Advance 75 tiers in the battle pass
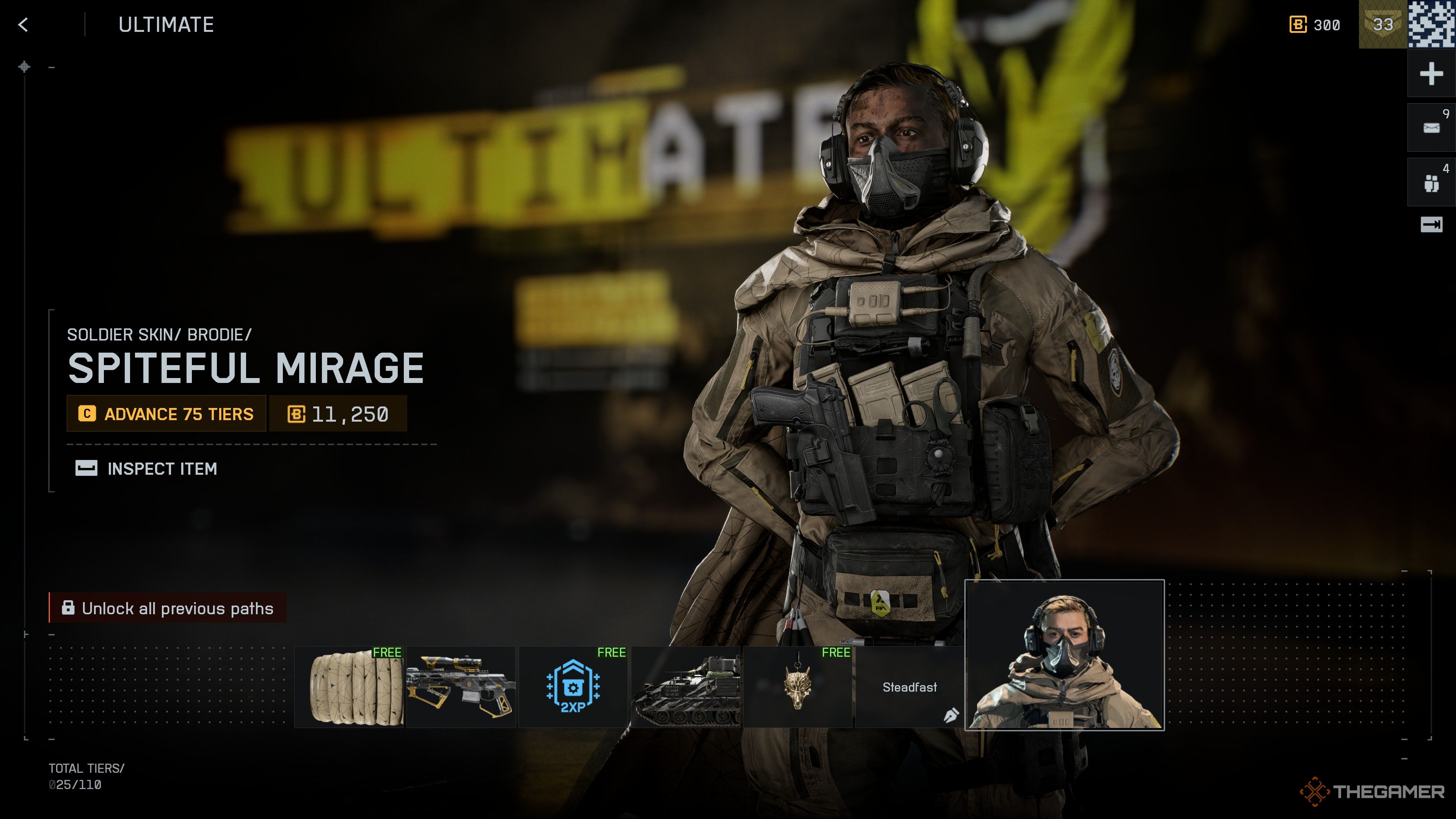Screen dimensions: 1456x819 [167, 414]
